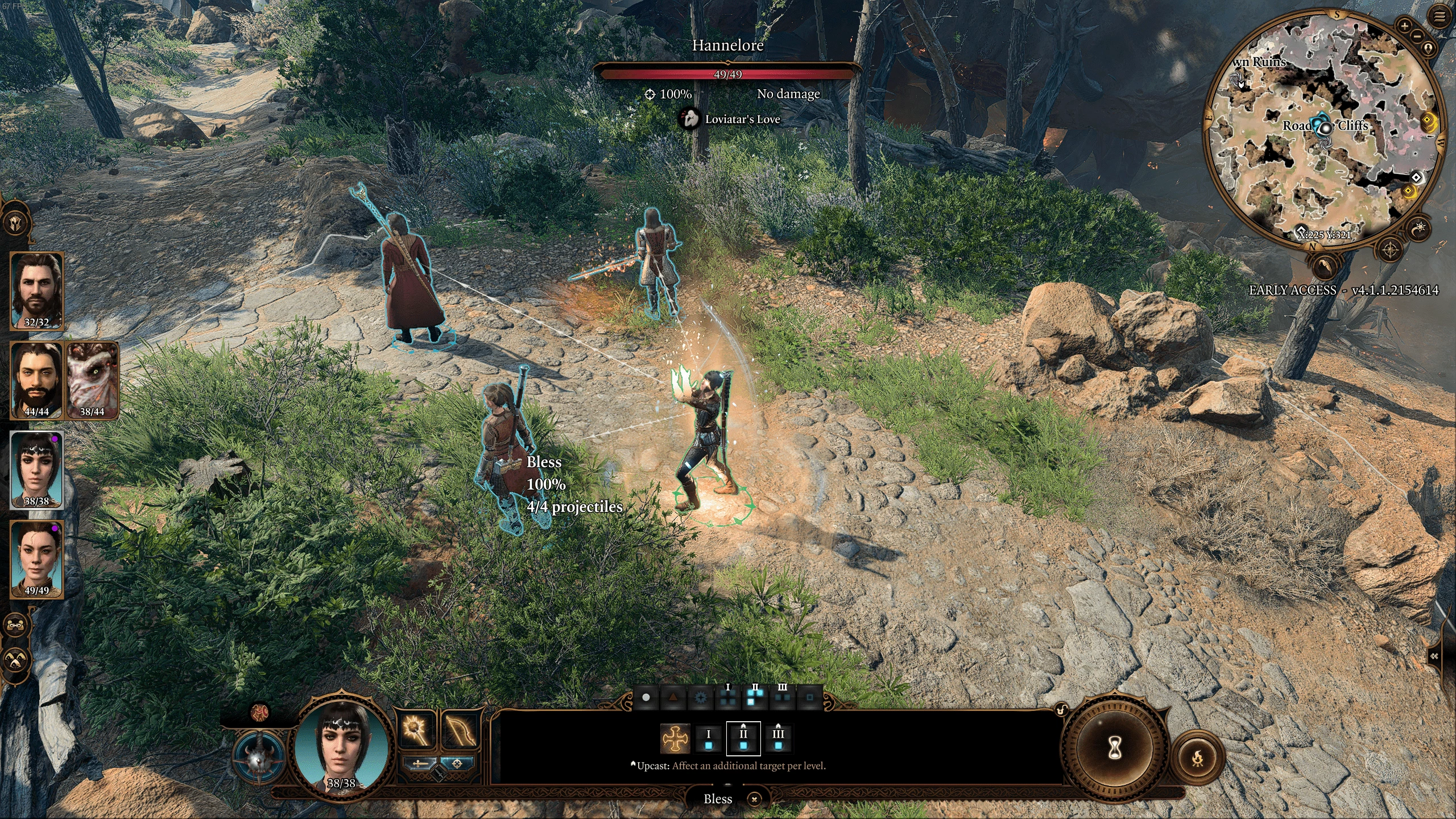The width and height of the screenshot is (1456, 819).
Task: Click the Bless cross spell icon
Action: click(675, 738)
